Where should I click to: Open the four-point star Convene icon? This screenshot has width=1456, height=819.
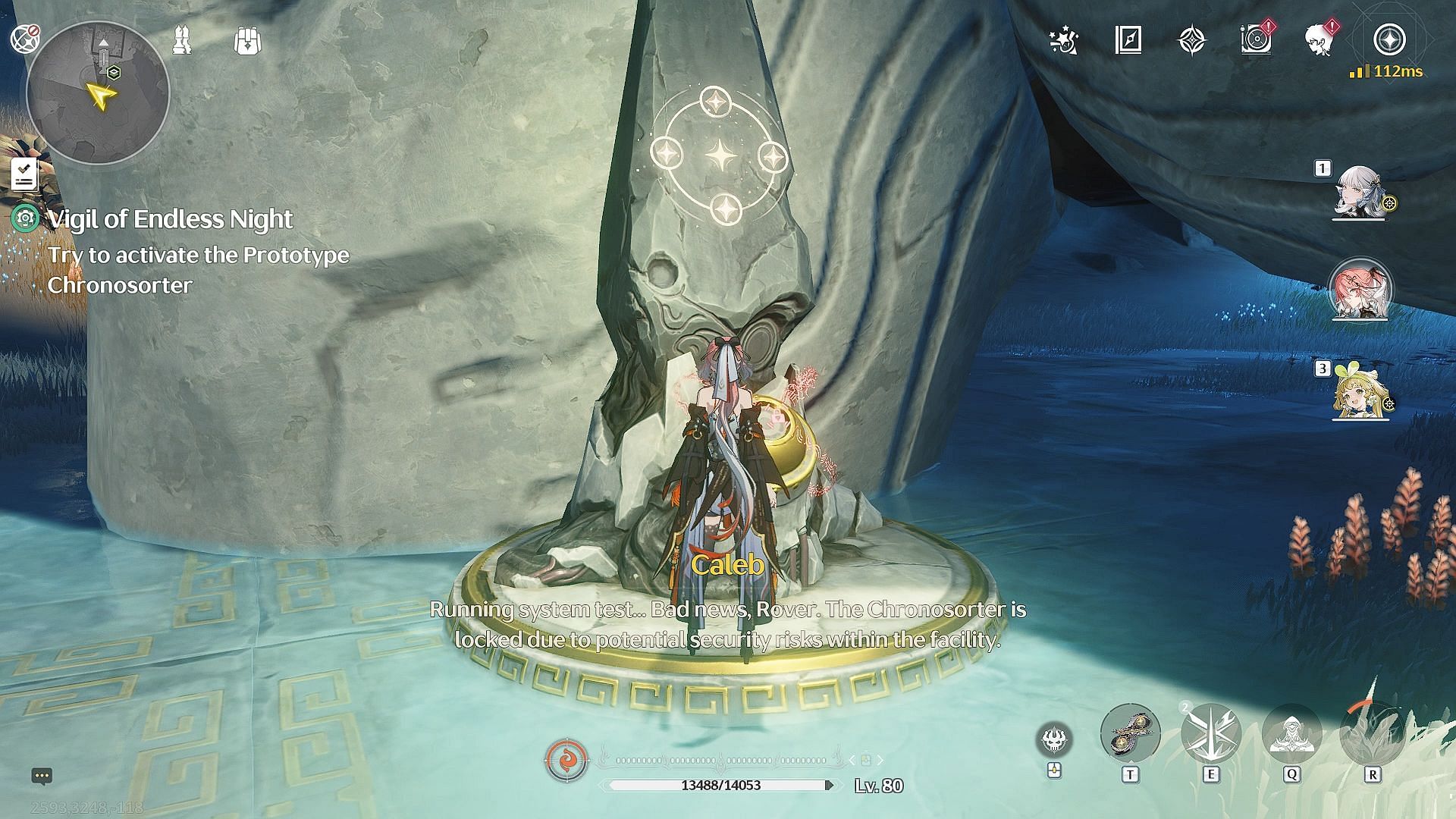tap(1192, 40)
